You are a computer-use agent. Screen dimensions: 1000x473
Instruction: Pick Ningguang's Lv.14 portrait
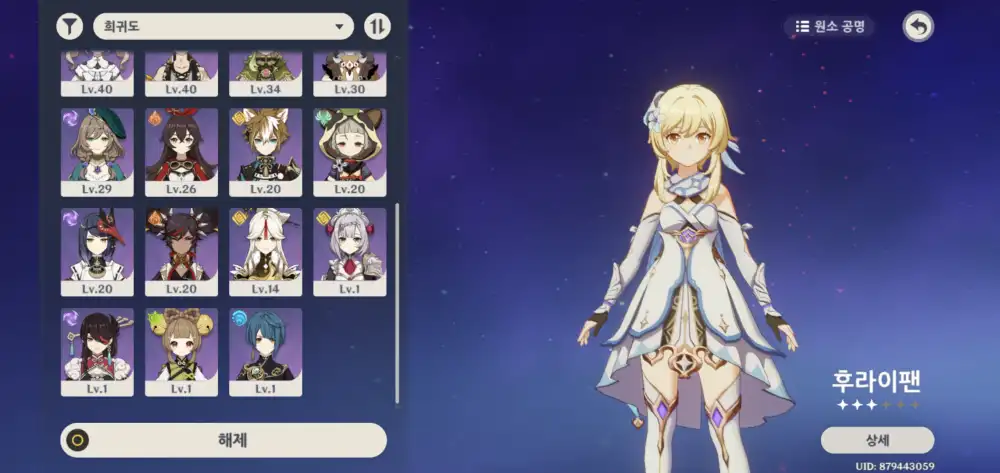tap(265, 250)
